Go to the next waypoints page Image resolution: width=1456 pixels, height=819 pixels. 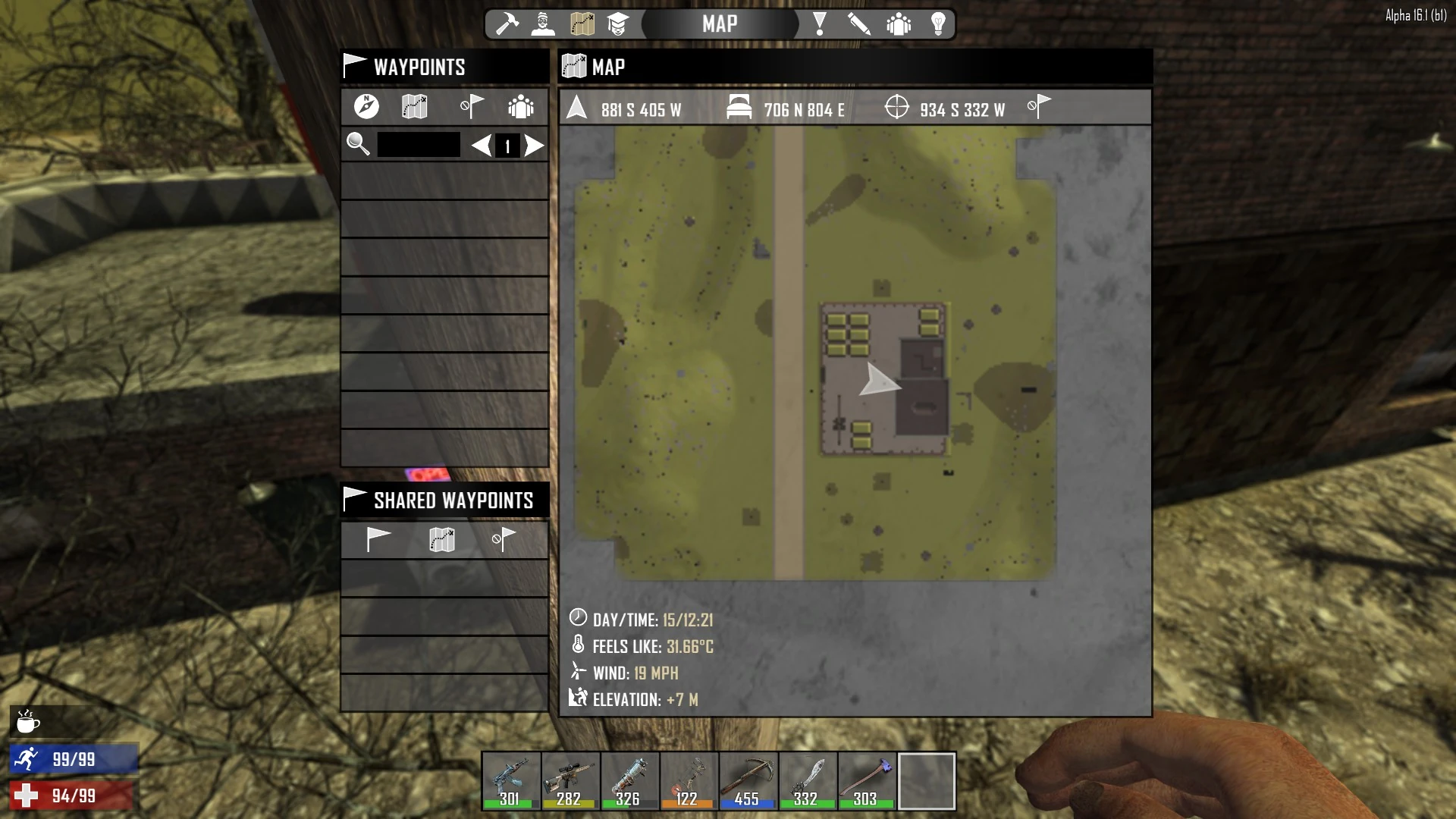[535, 145]
